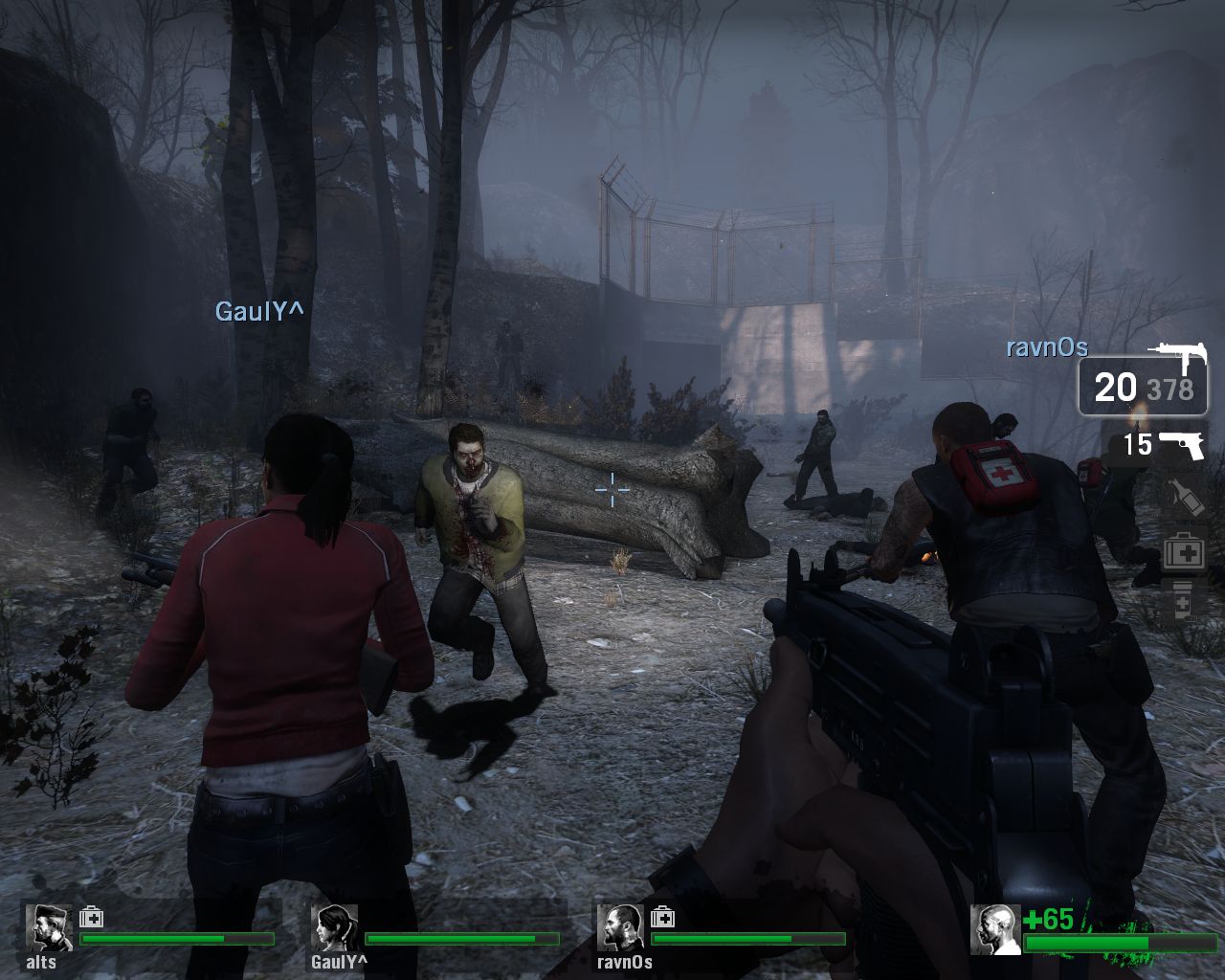Image resolution: width=1225 pixels, height=980 pixels.
Task: Click ravnOs' portrait in team panel
Action: [x=620, y=927]
